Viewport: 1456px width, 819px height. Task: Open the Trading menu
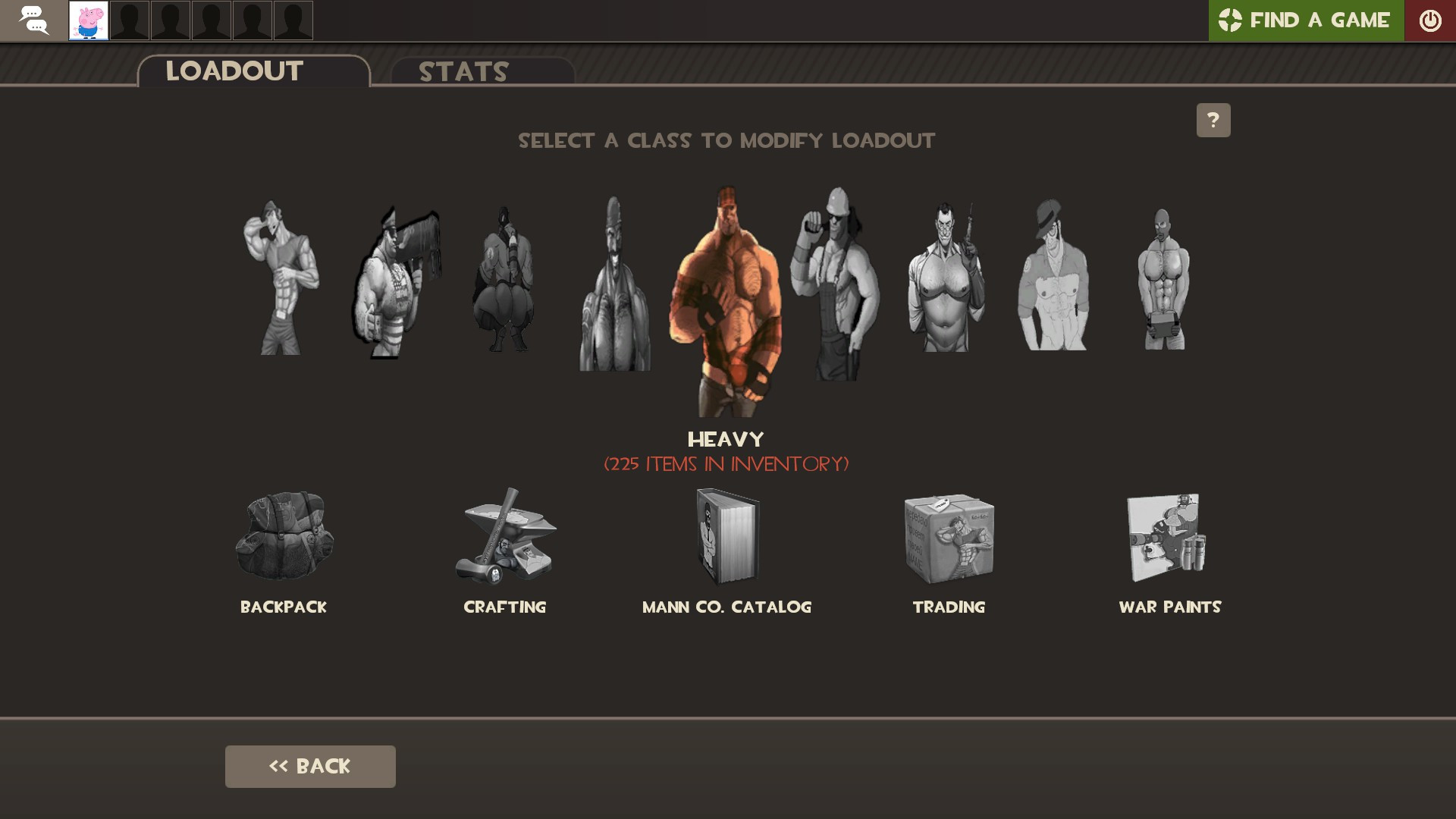point(949,538)
